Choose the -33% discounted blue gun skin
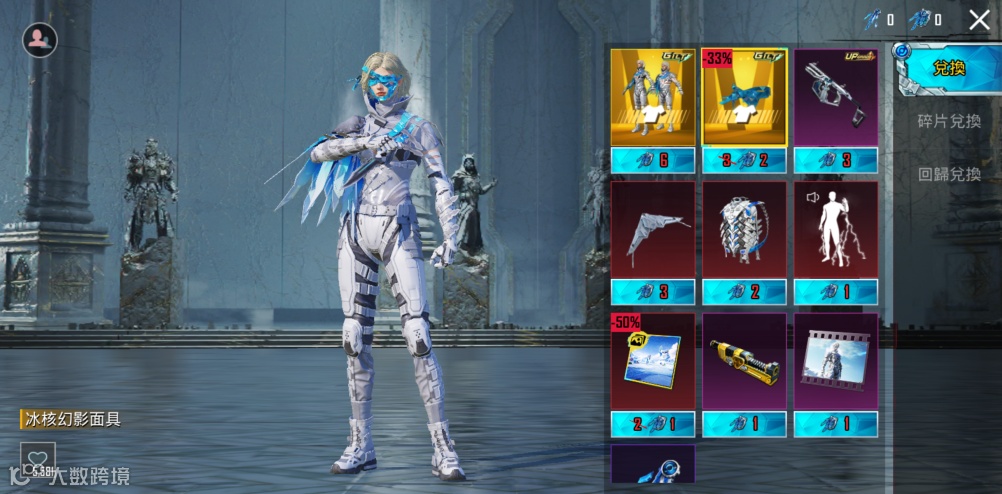This screenshot has width=1002, height=494. coord(744,99)
